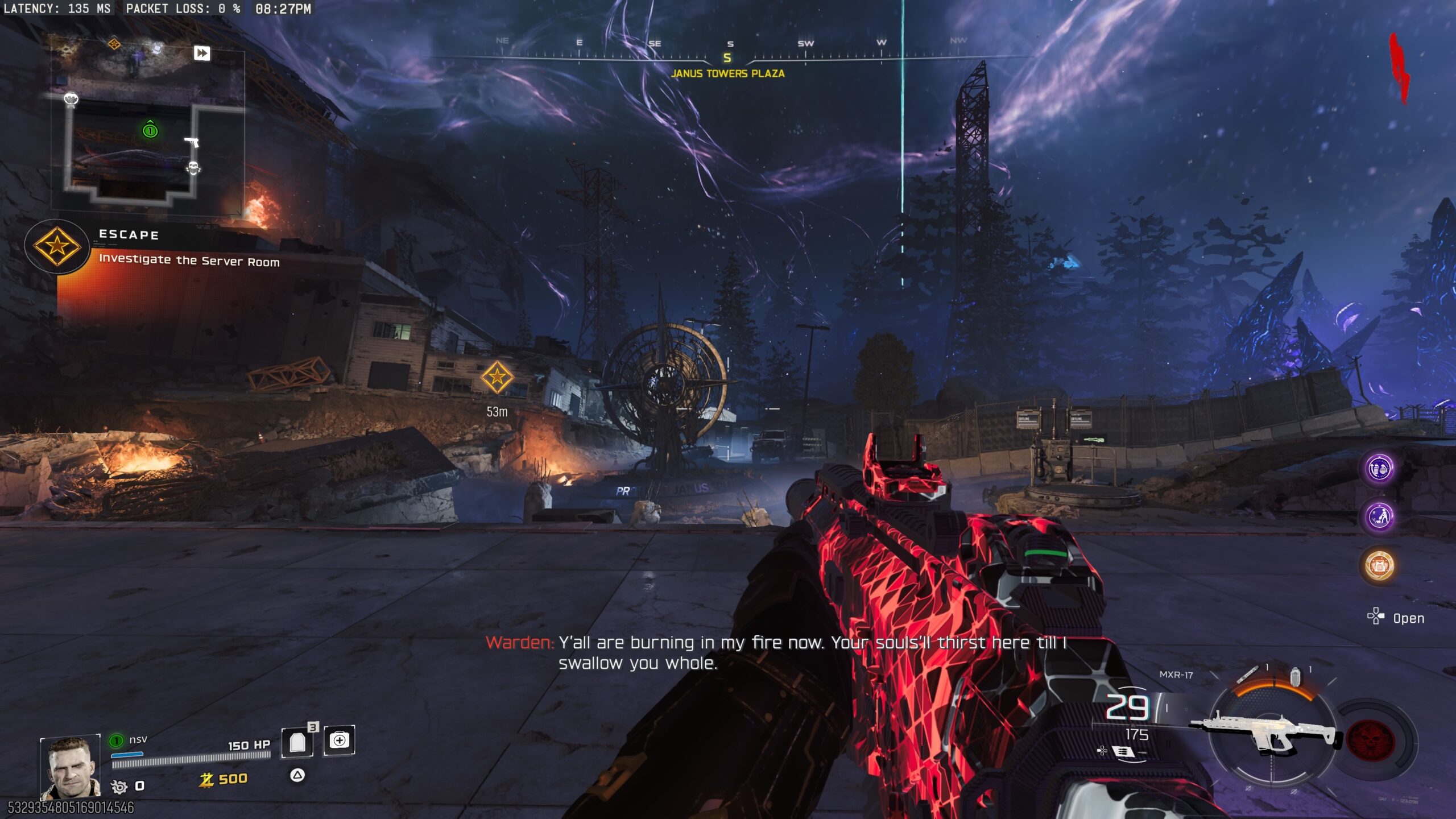Image resolution: width=1456 pixels, height=819 pixels.
Task: Select the purple grenade-refill perk icon
Action: [1379, 469]
